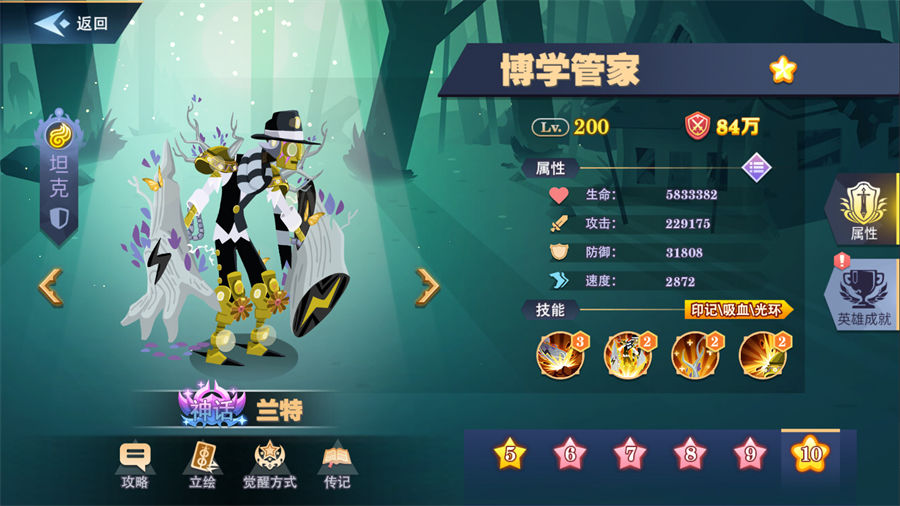Open the 觉醒方式 awakening method
Image resolution: width=900 pixels, height=506 pixels.
(268, 465)
